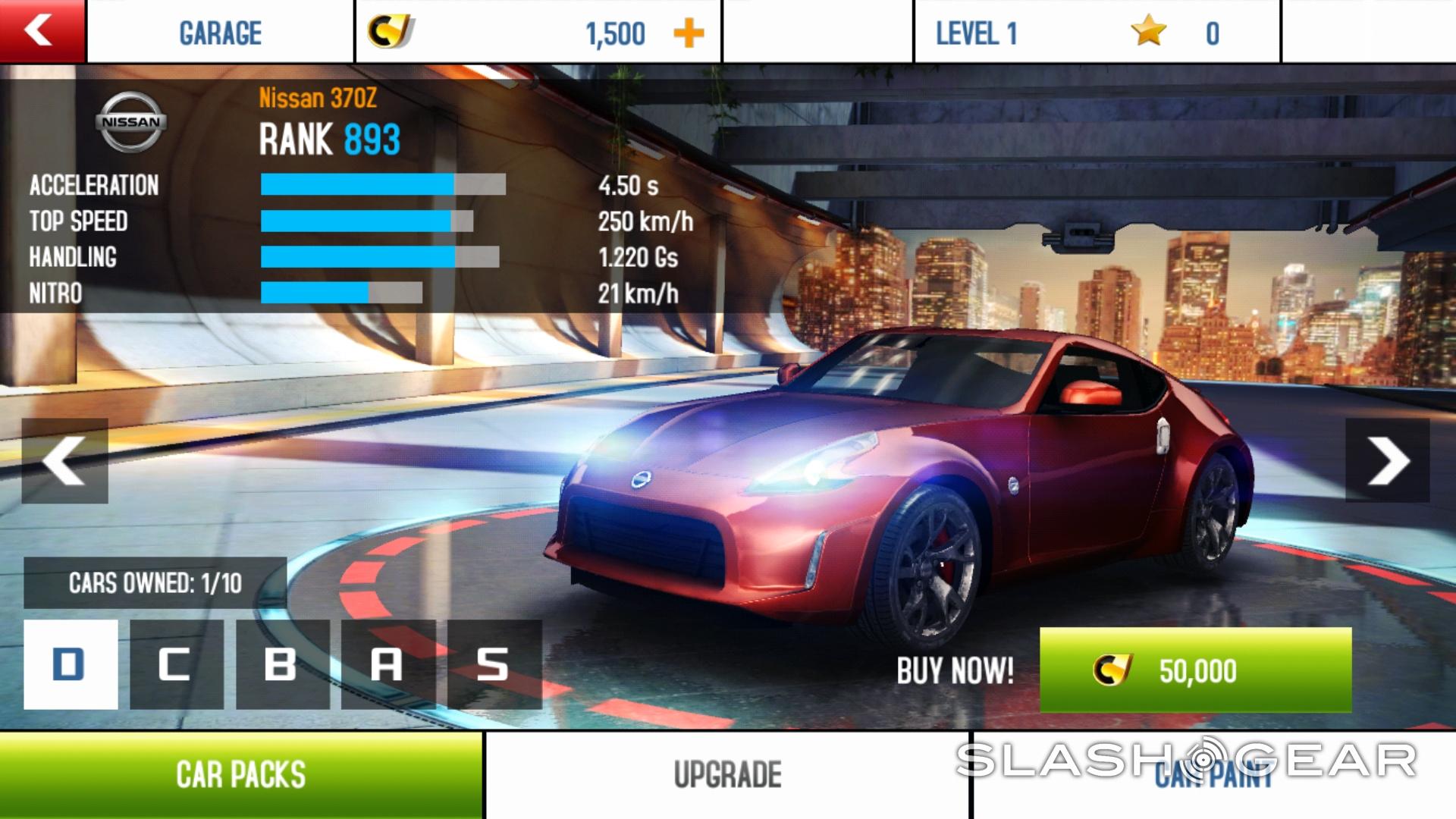Go back using the red arrow button
Image resolution: width=1456 pixels, height=819 pixels.
tap(42, 31)
